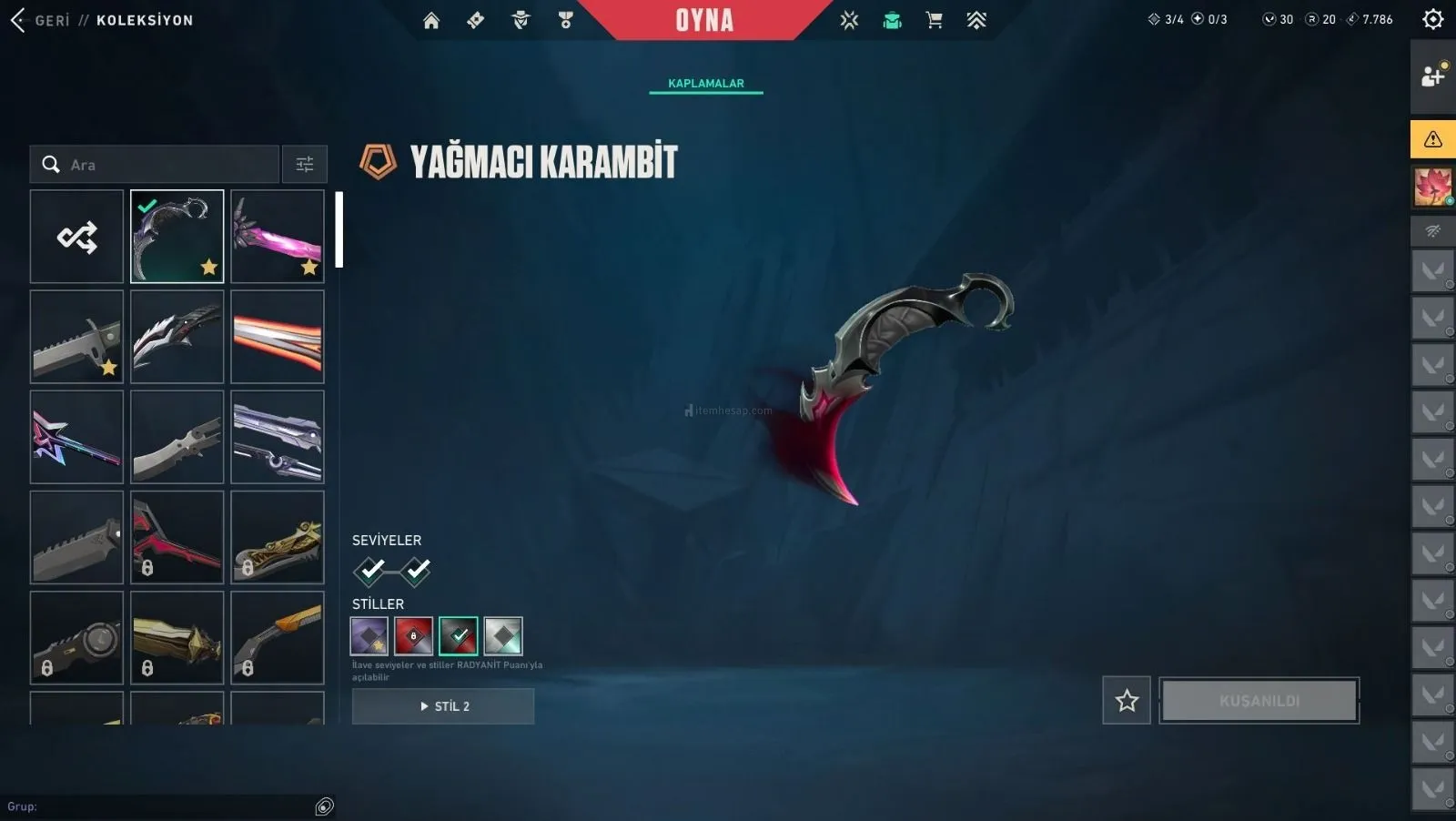Image resolution: width=1456 pixels, height=821 pixels.
Task: Click the KUŞANILDI equipped button
Action: pos(1259,700)
